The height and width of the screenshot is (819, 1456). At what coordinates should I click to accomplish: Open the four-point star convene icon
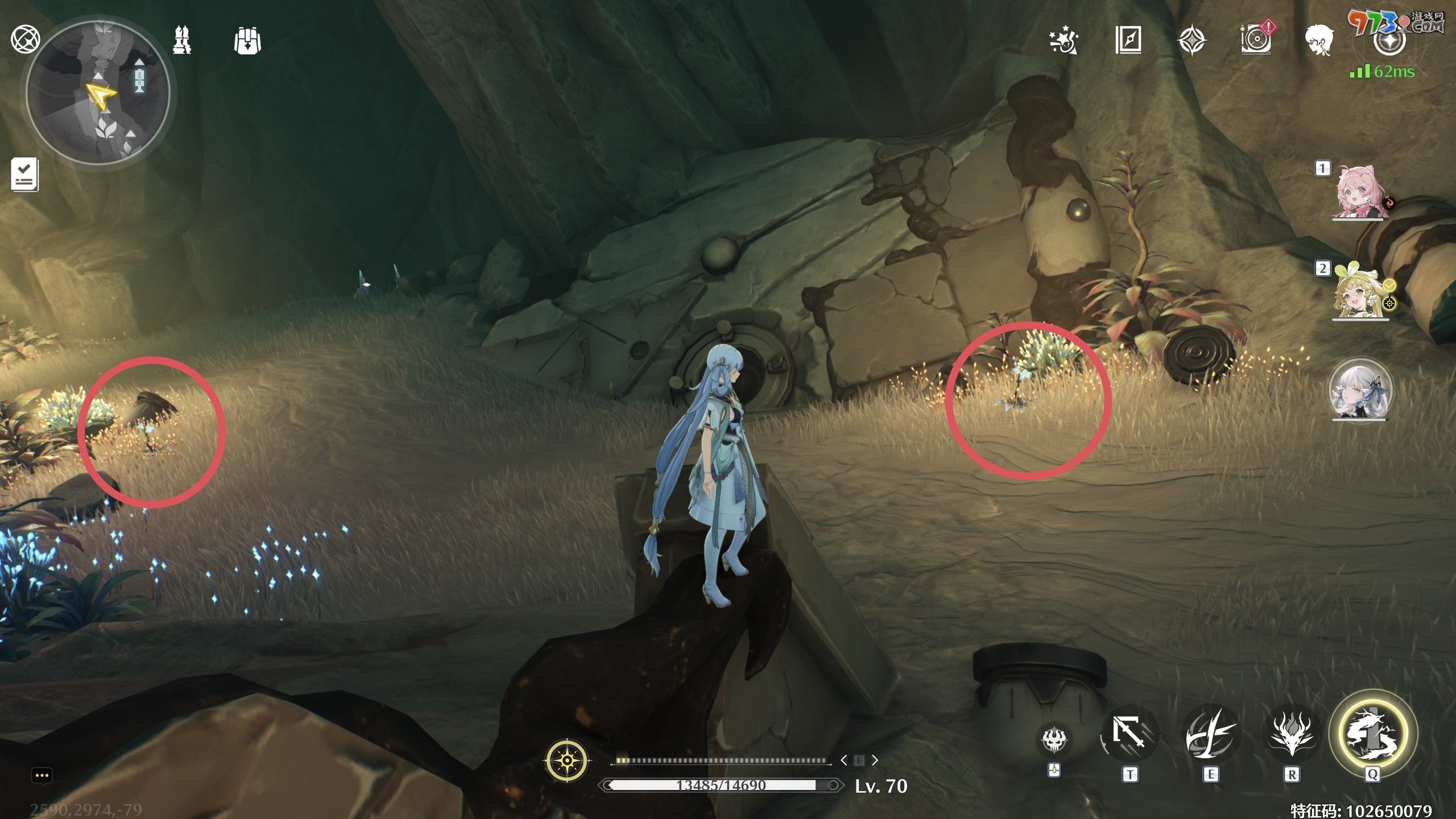(x=1192, y=41)
